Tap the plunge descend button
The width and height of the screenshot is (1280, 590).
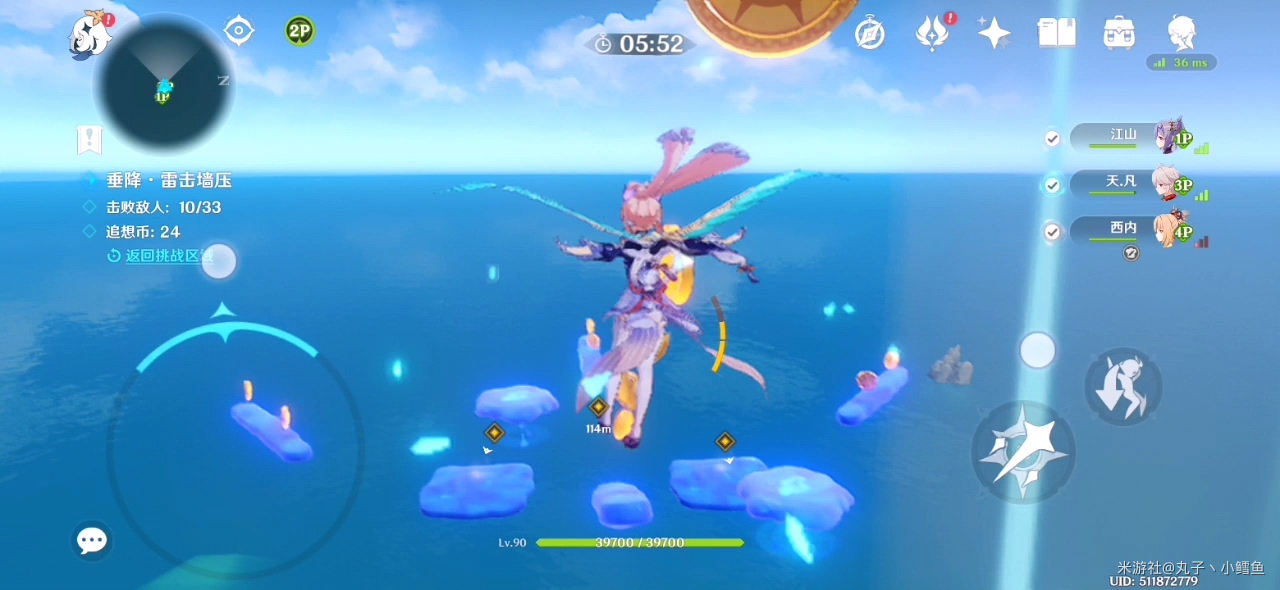click(1123, 386)
